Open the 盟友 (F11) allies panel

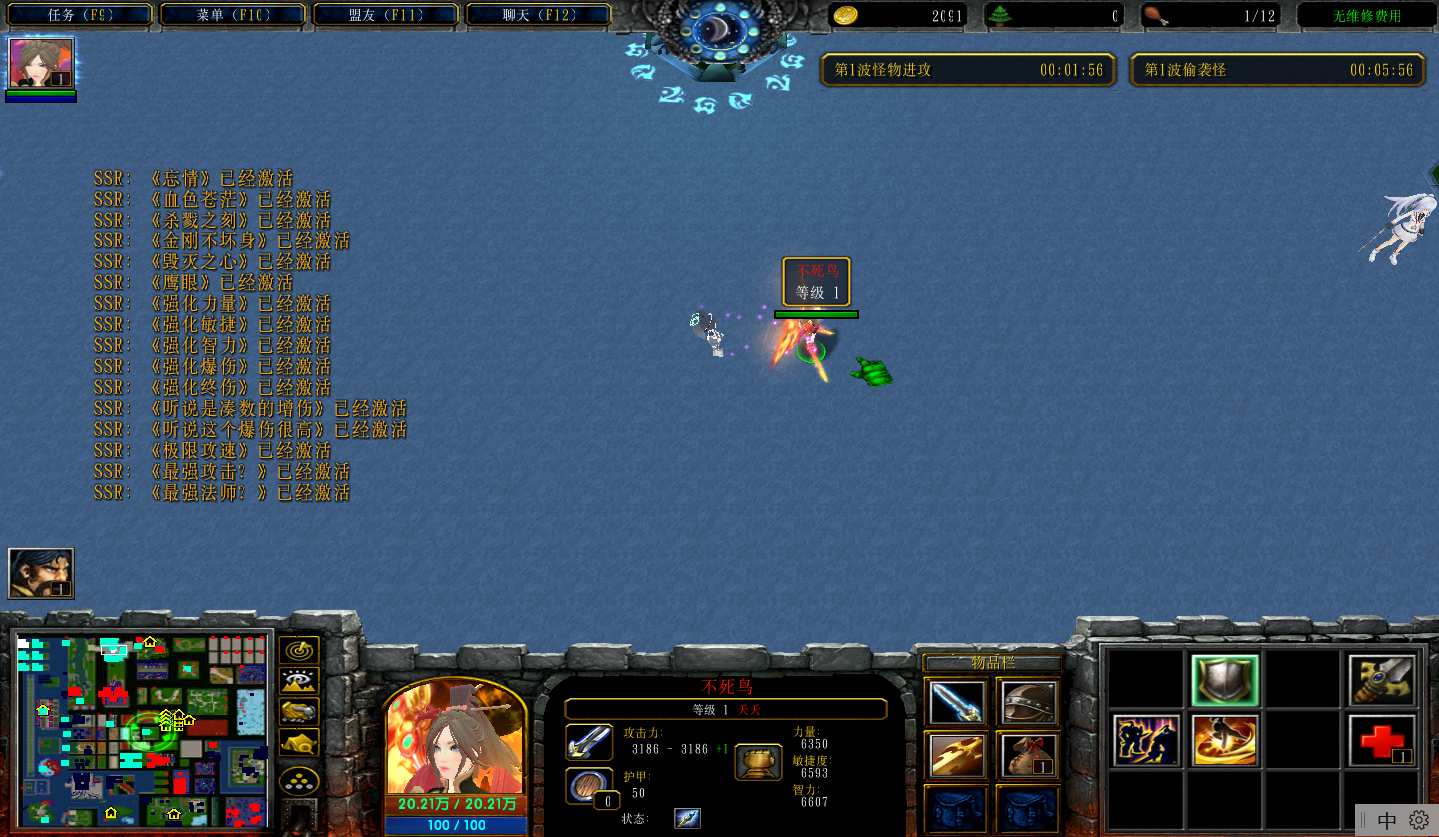point(387,15)
